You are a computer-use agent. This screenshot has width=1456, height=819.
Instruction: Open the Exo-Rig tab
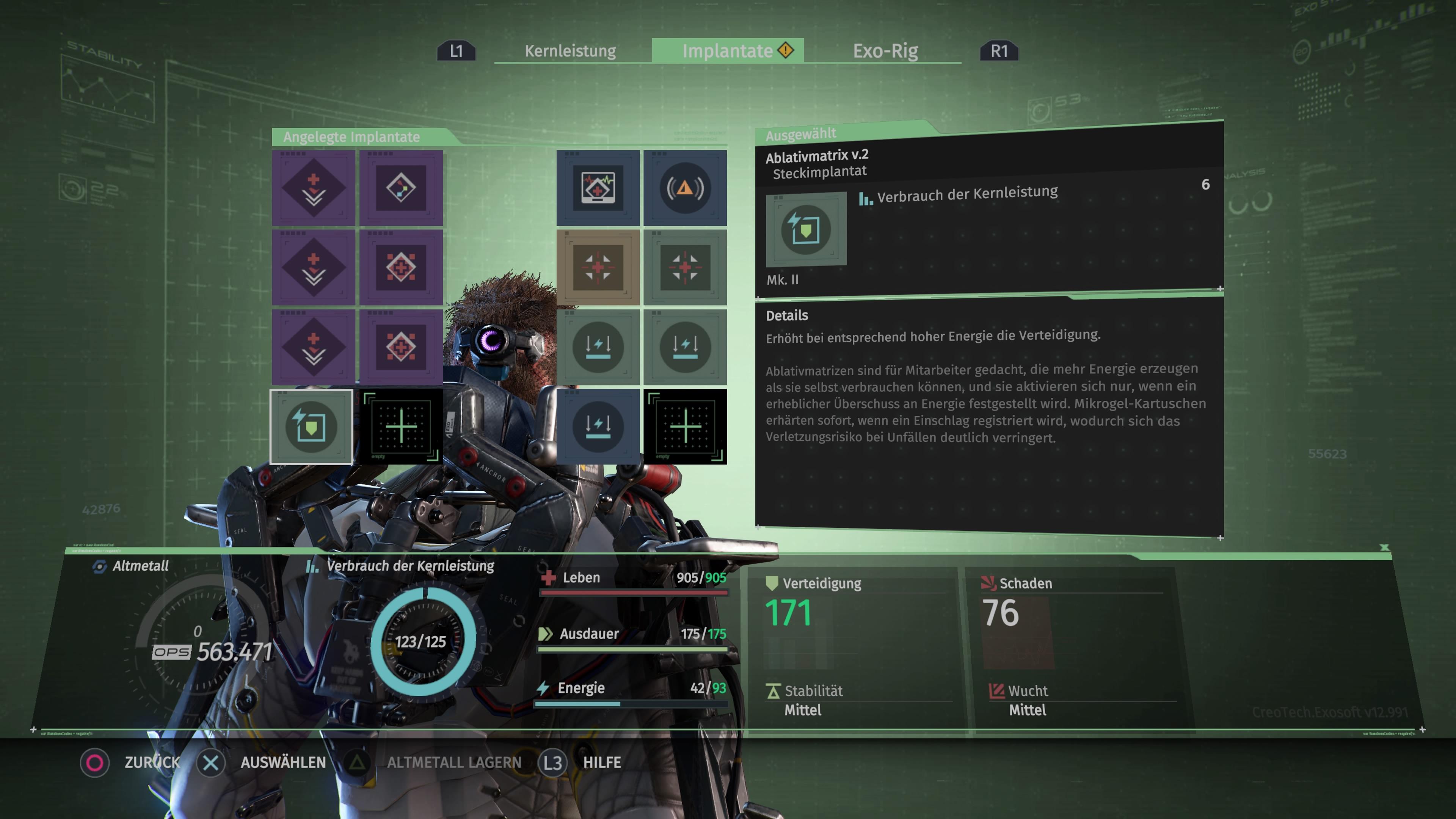(885, 51)
